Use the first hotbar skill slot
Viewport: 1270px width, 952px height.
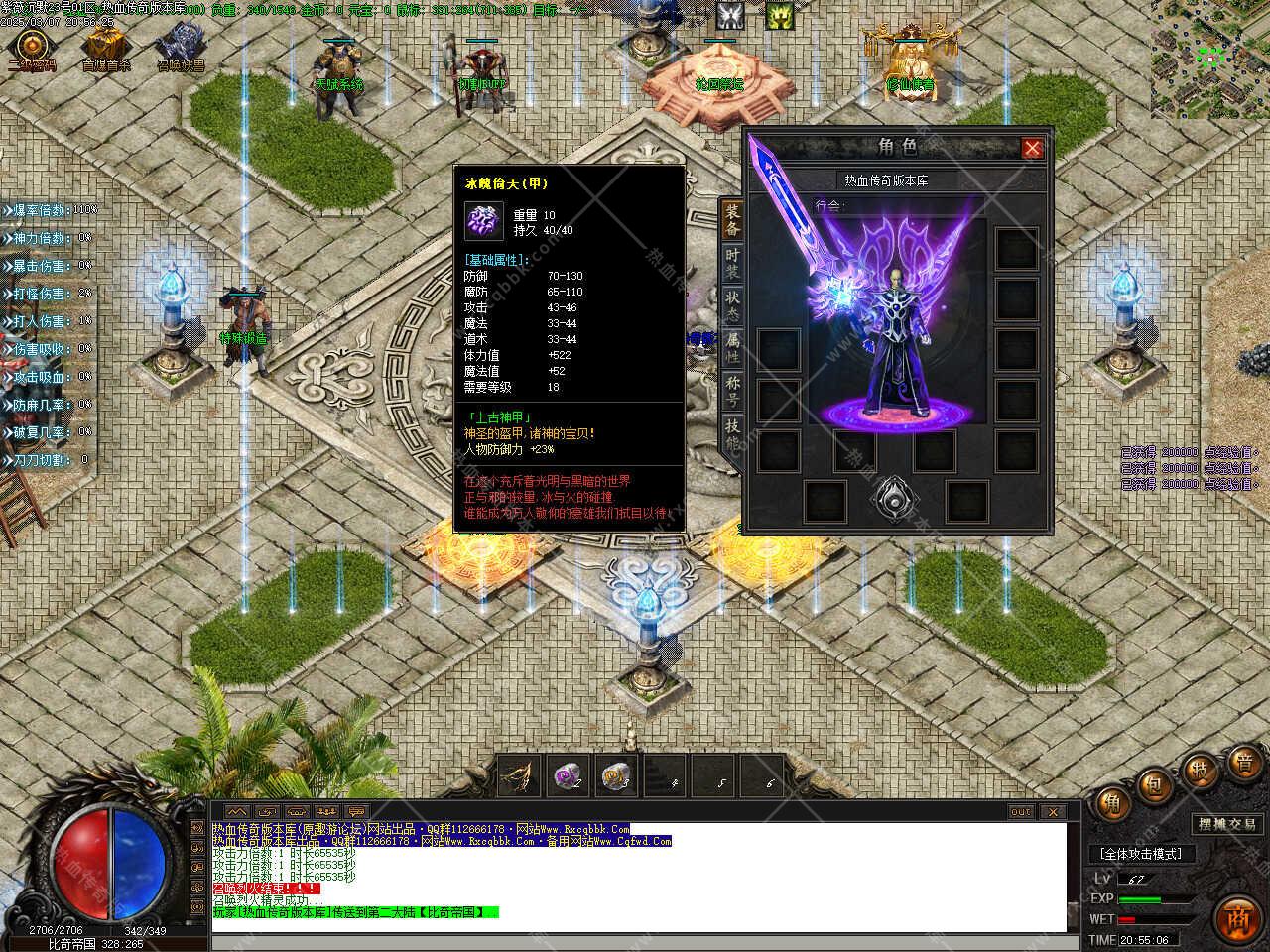click(x=520, y=776)
